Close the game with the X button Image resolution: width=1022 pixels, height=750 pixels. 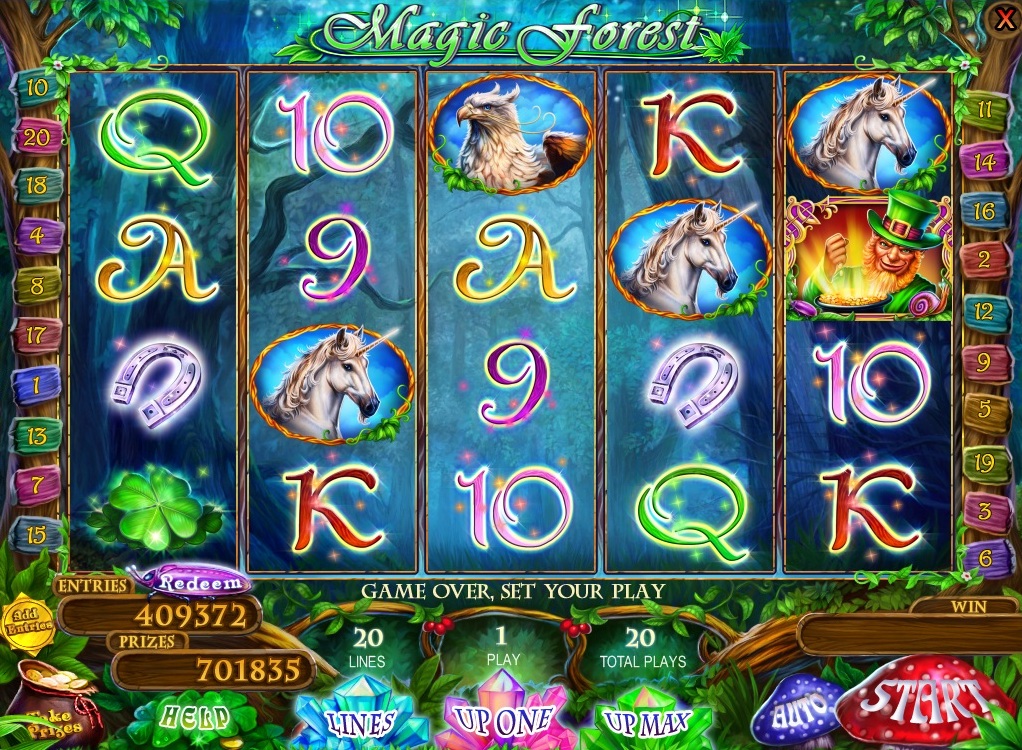click(1003, 17)
